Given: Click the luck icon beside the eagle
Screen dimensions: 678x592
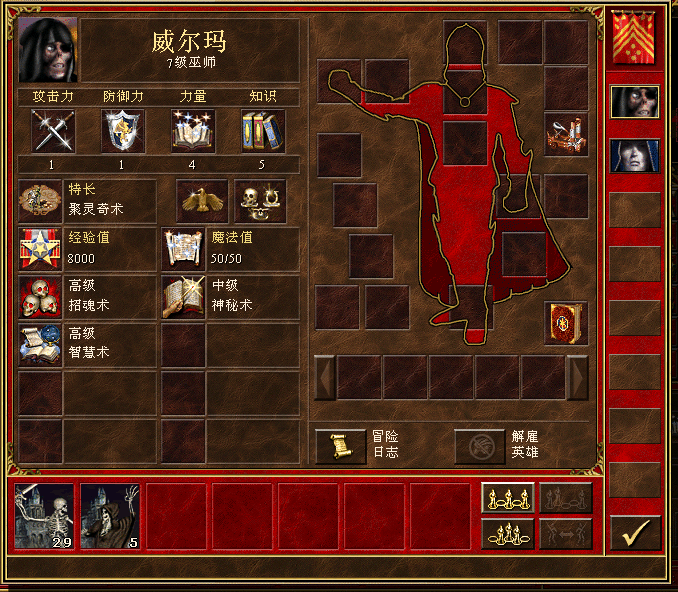Looking at the screenshot, I should tap(260, 201).
